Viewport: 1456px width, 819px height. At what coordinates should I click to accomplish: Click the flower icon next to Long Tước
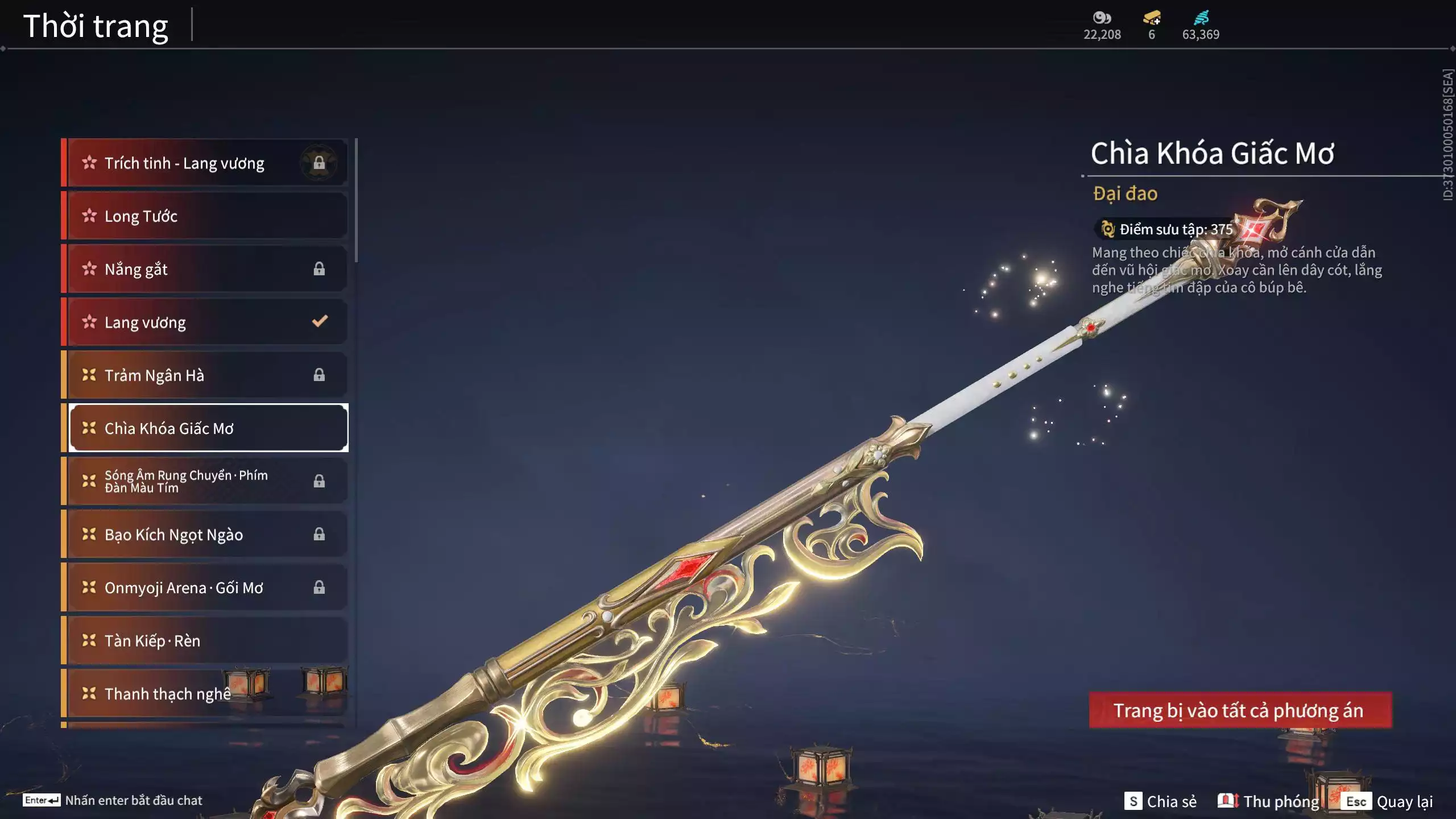[89, 216]
